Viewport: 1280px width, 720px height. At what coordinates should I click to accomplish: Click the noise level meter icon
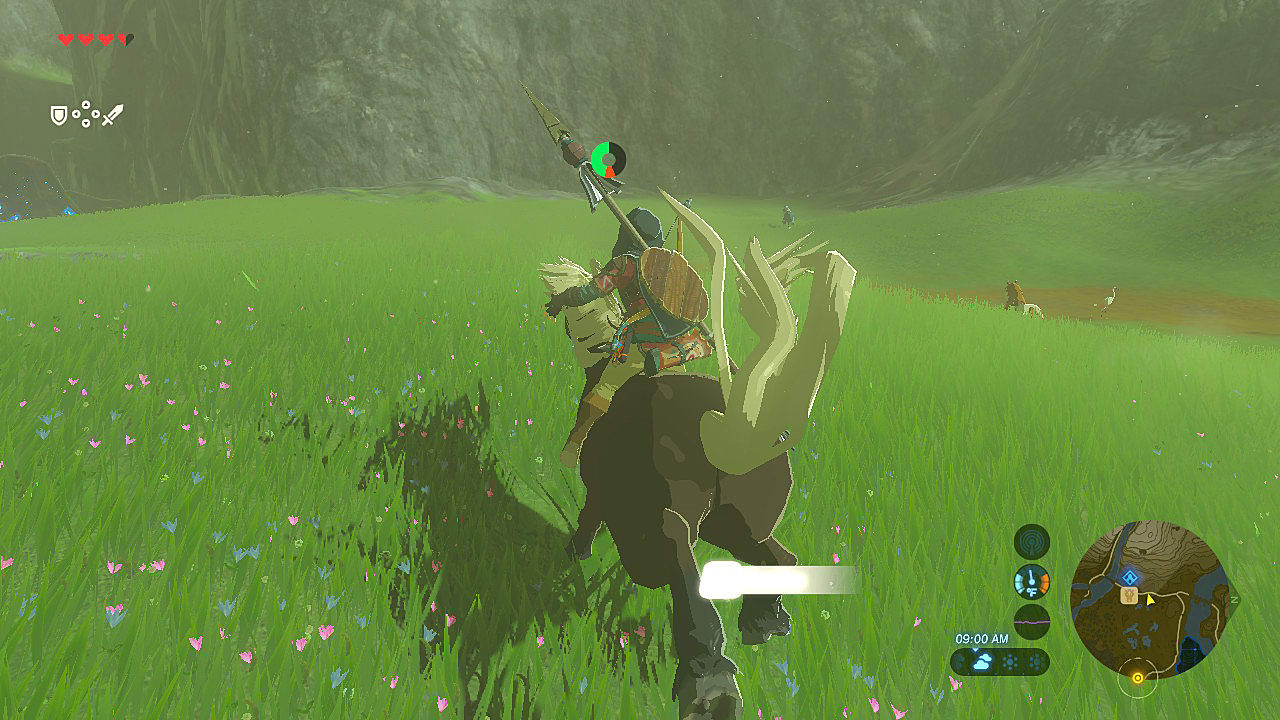point(1030,619)
